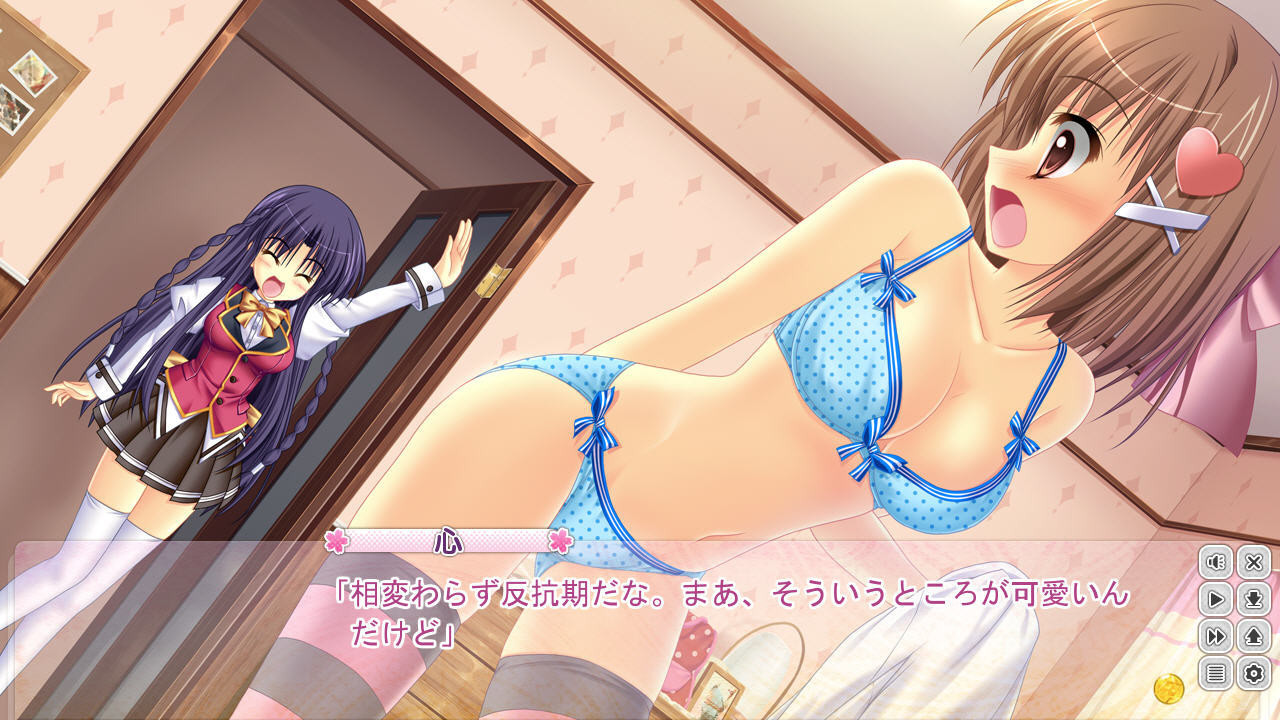The height and width of the screenshot is (720, 1280).
Task: Hide the message window with the X button
Action: click(x=1253, y=563)
